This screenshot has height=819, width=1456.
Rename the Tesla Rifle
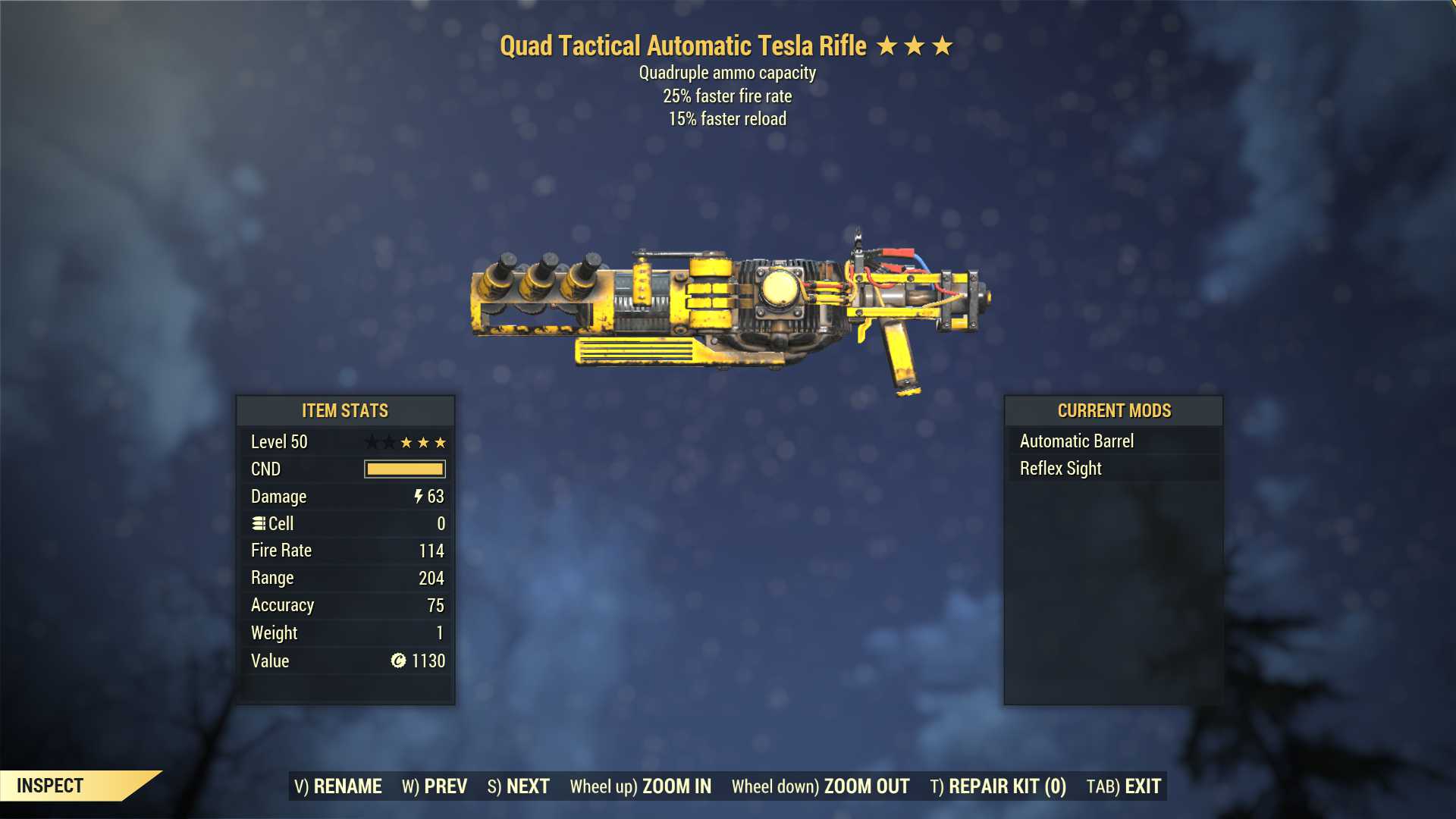338,786
